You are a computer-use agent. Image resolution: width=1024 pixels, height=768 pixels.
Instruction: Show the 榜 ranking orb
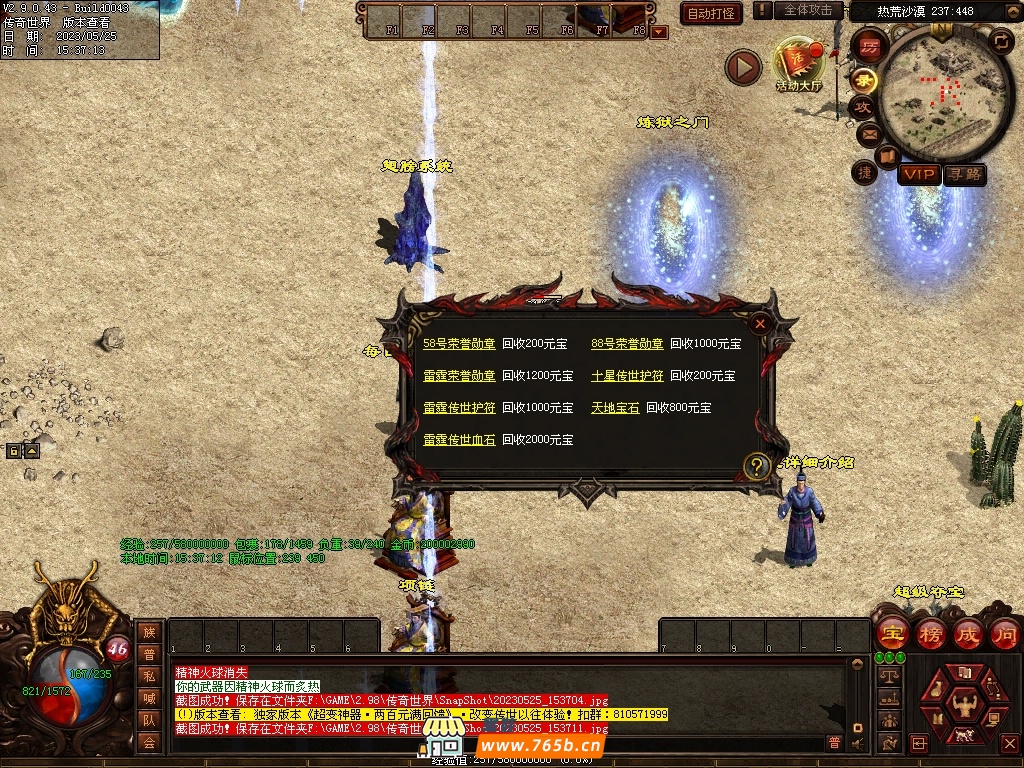[x=930, y=634]
